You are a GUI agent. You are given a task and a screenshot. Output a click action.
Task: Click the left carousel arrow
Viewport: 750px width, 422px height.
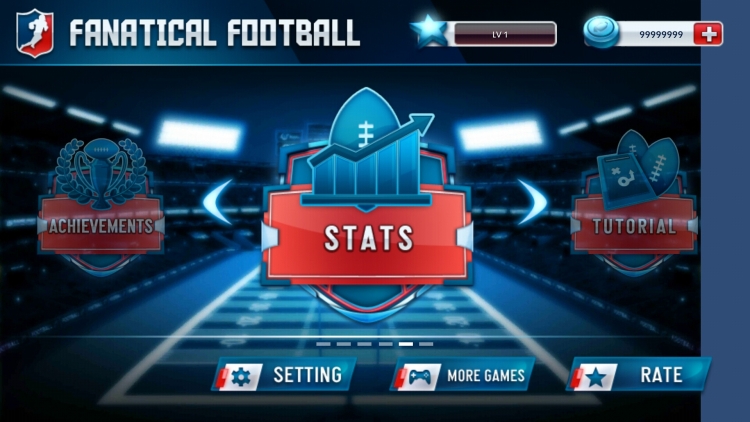pyautogui.click(x=219, y=203)
